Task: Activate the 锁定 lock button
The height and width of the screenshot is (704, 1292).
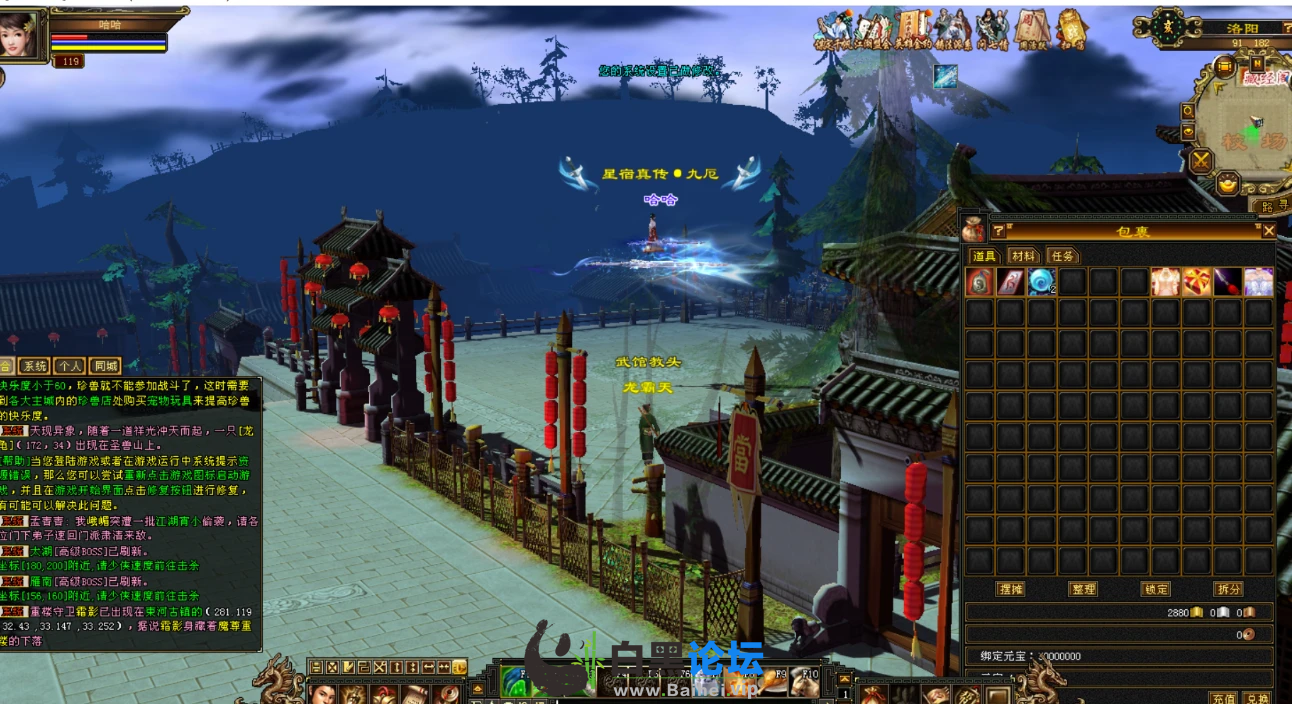Action: click(1156, 589)
